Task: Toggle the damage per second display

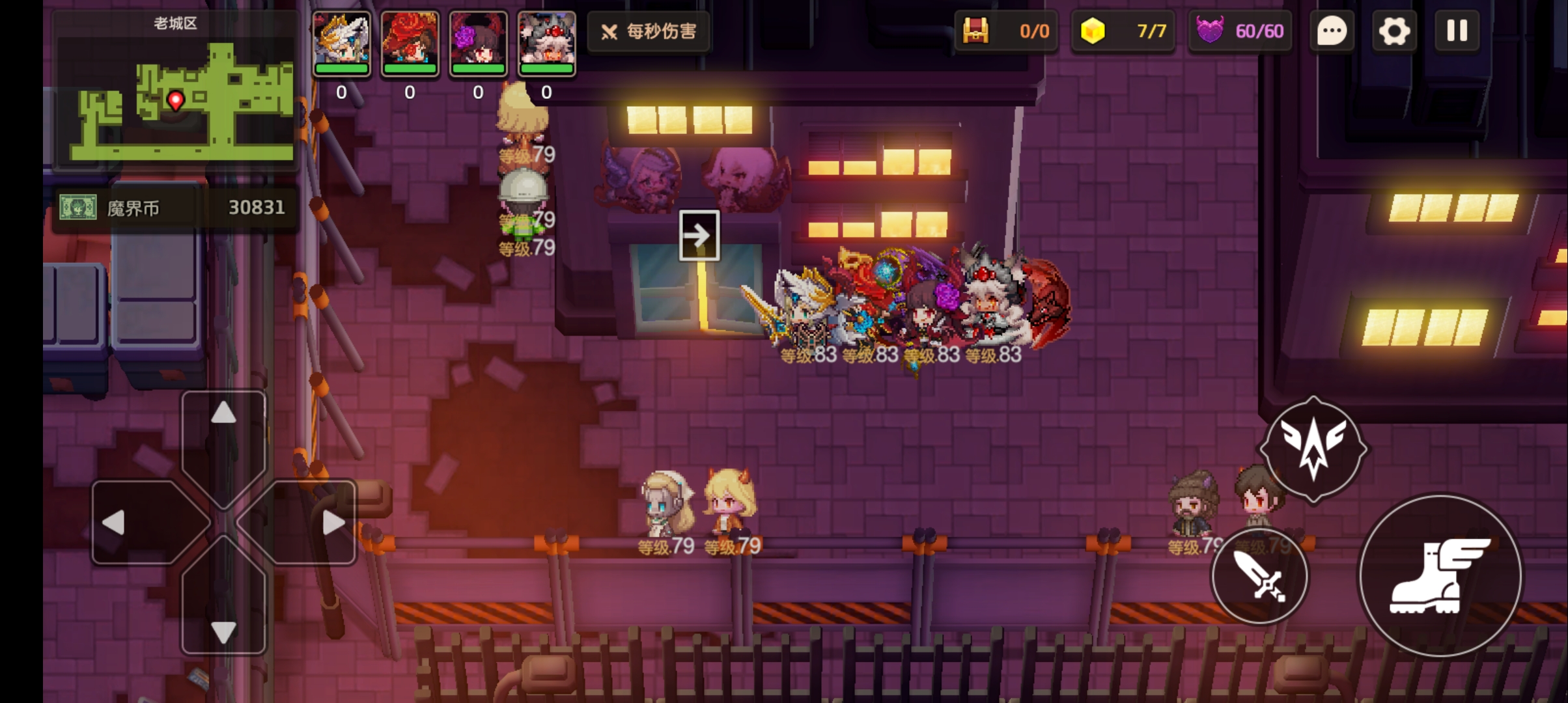Action: (x=649, y=31)
